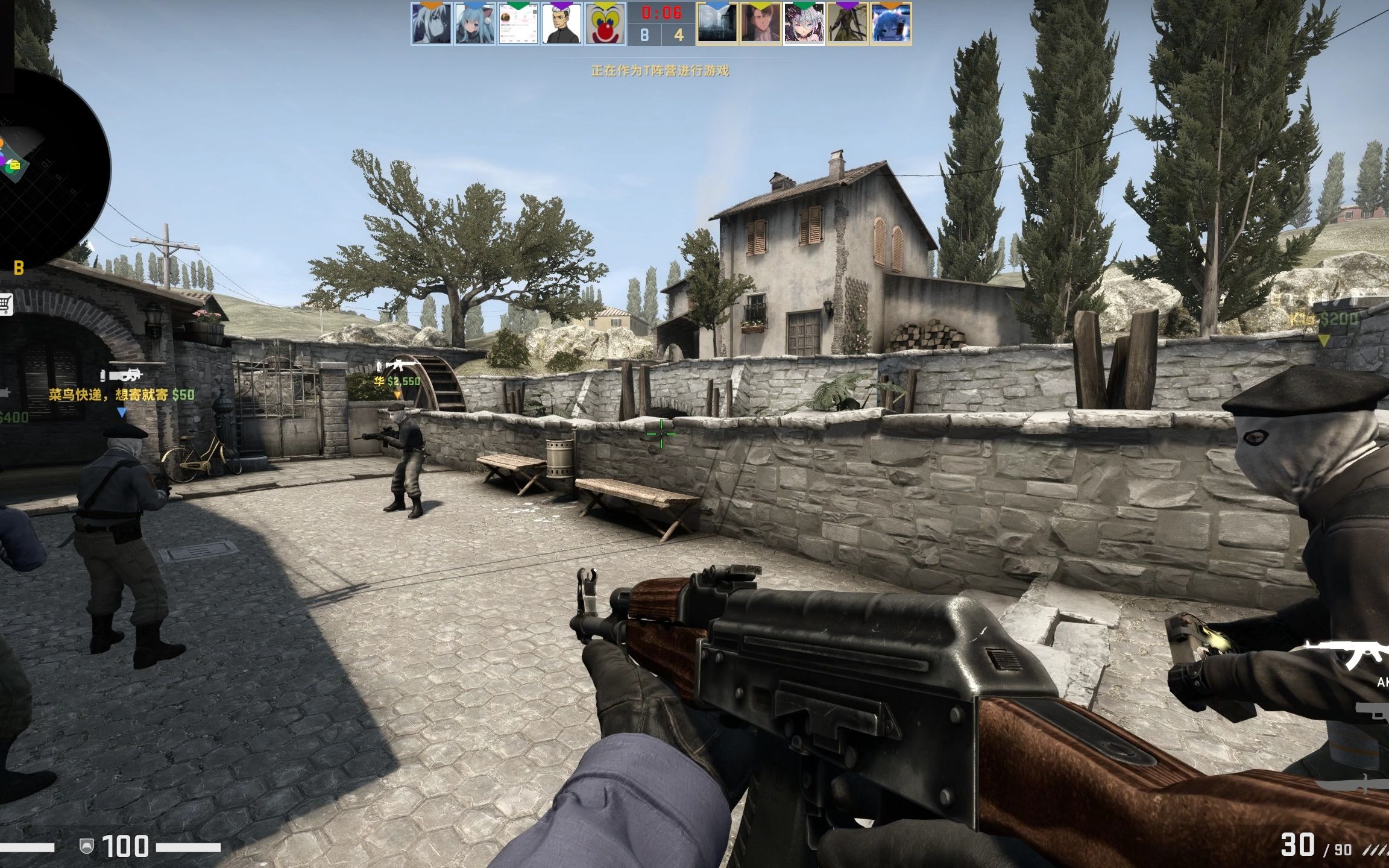Click the Levi avatar on the CT side
The image size is (1389, 868).
761,25
